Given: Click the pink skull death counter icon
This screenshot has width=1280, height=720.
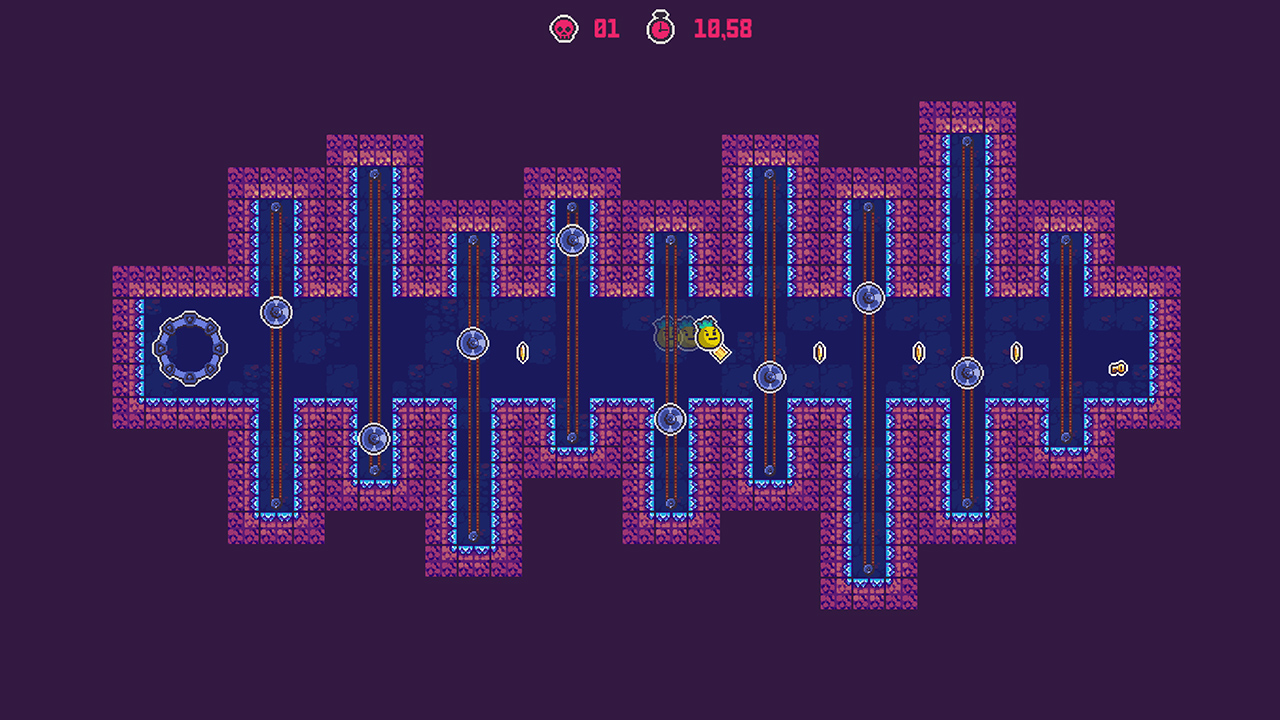Looking at the screenshot, I should pos(565,28).
